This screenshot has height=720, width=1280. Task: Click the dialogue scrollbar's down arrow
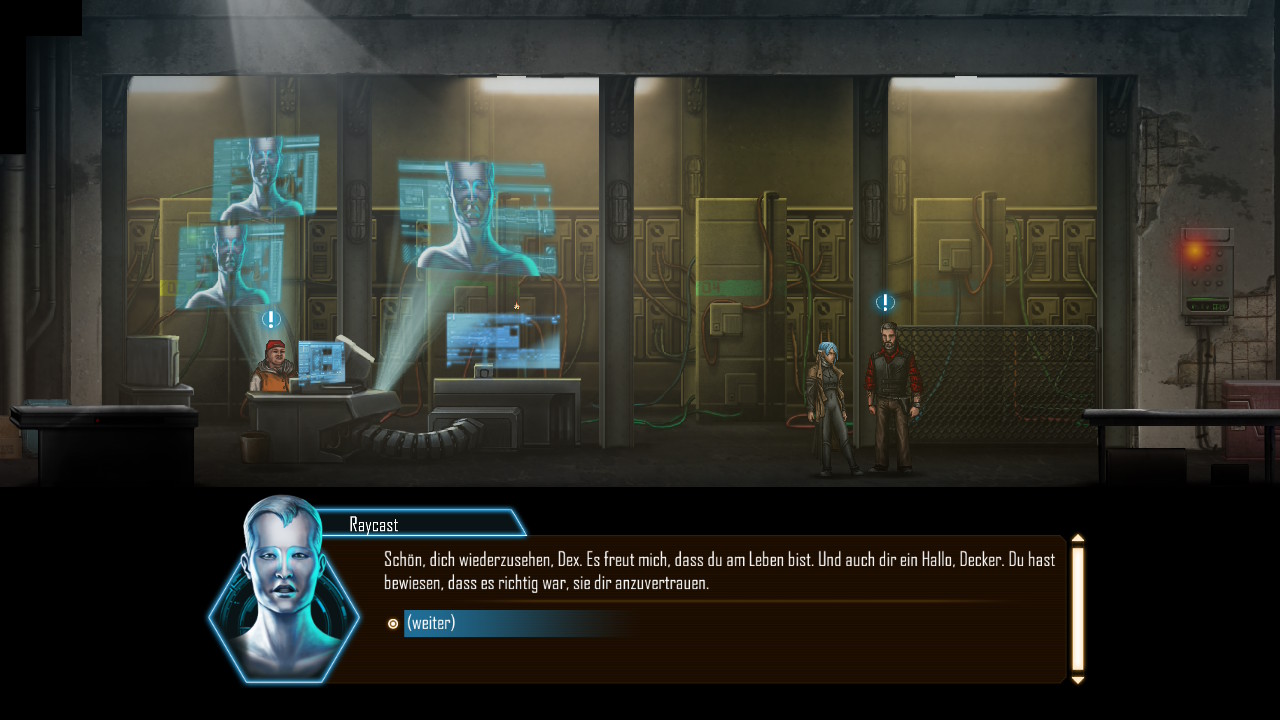[x=1078, y=680]
